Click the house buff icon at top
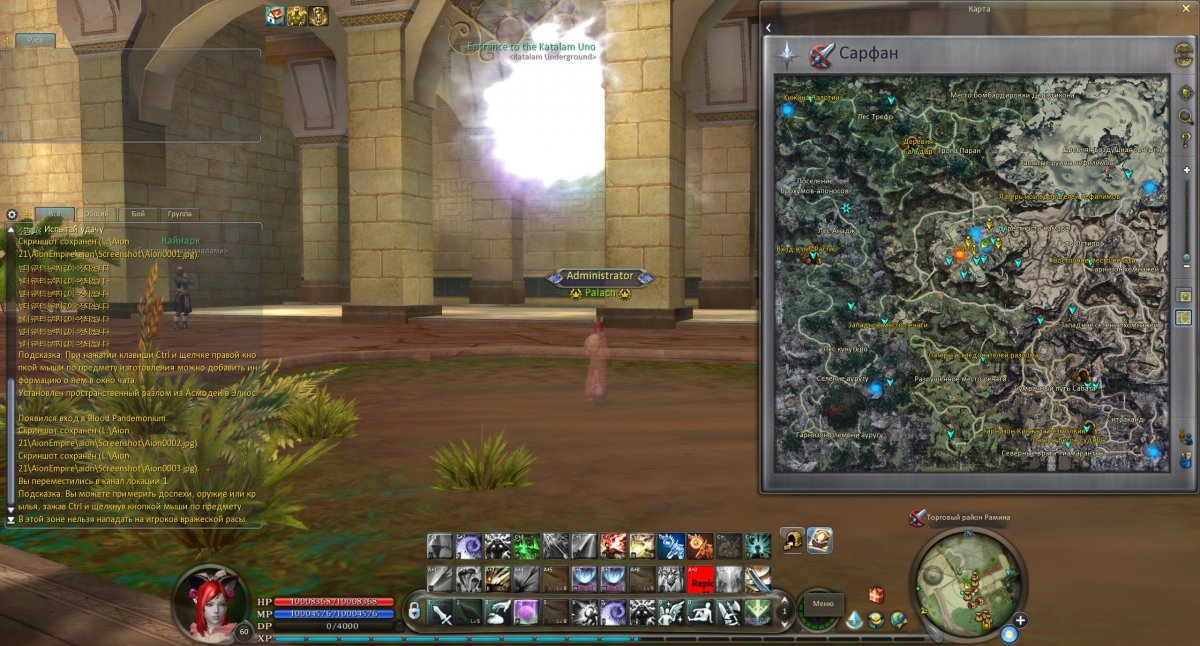The width and height of the screenshot is (1200, 646). tap(275, 15)
